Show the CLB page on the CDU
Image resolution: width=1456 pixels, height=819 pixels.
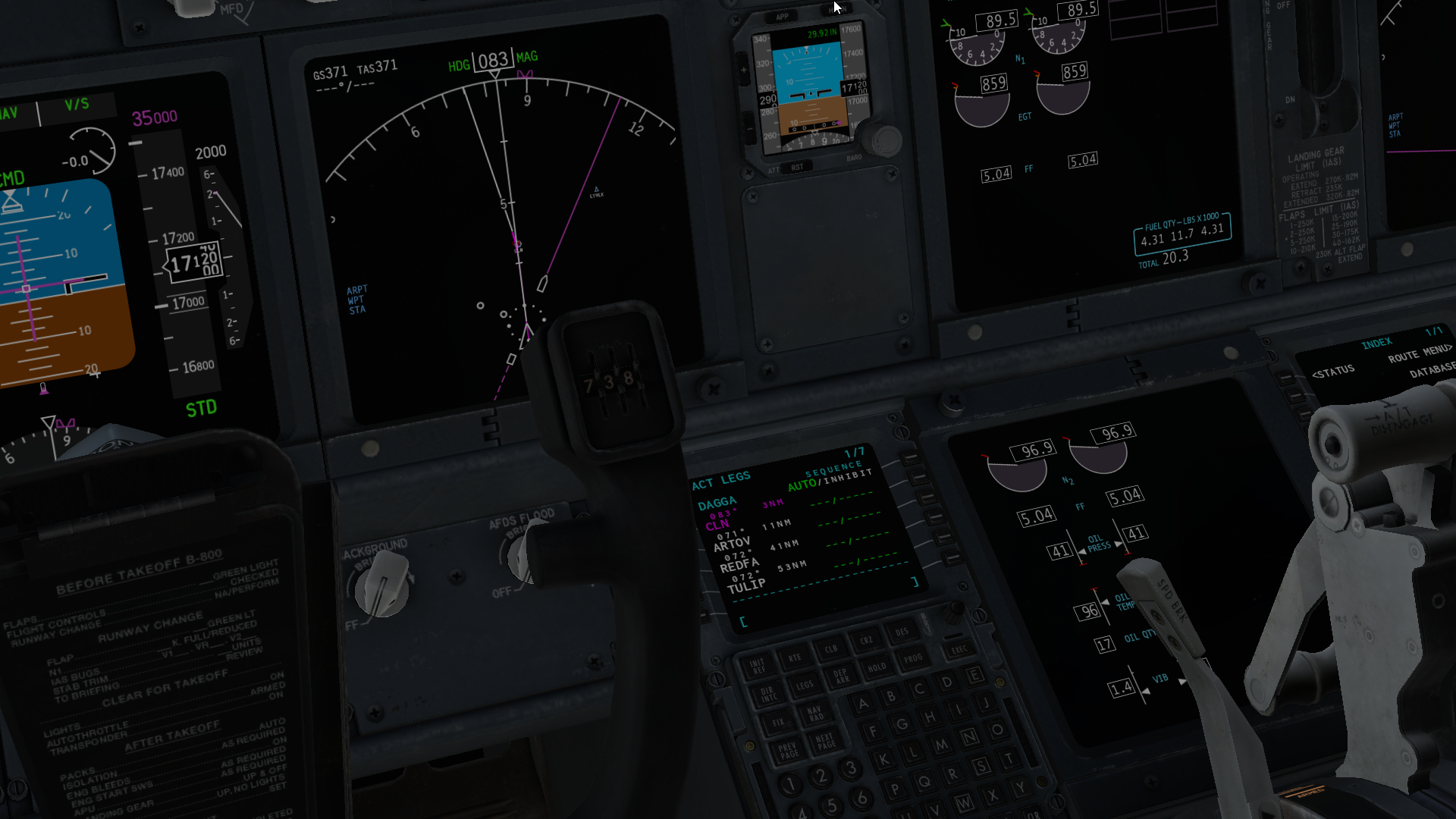pyautogui.click(x=831, y=649)
